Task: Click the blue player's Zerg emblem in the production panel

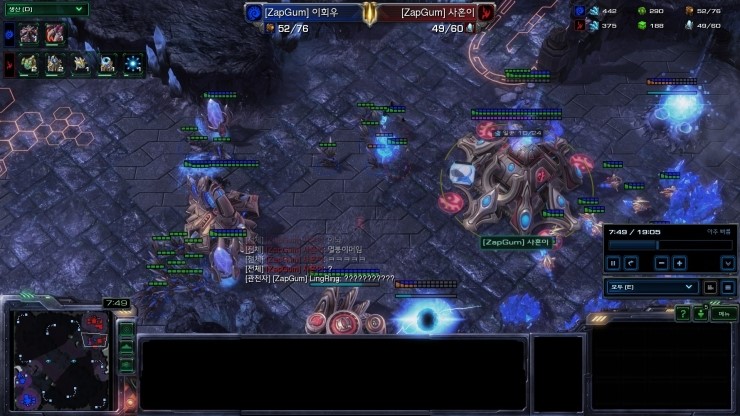Action: click(x=9, y=33)
